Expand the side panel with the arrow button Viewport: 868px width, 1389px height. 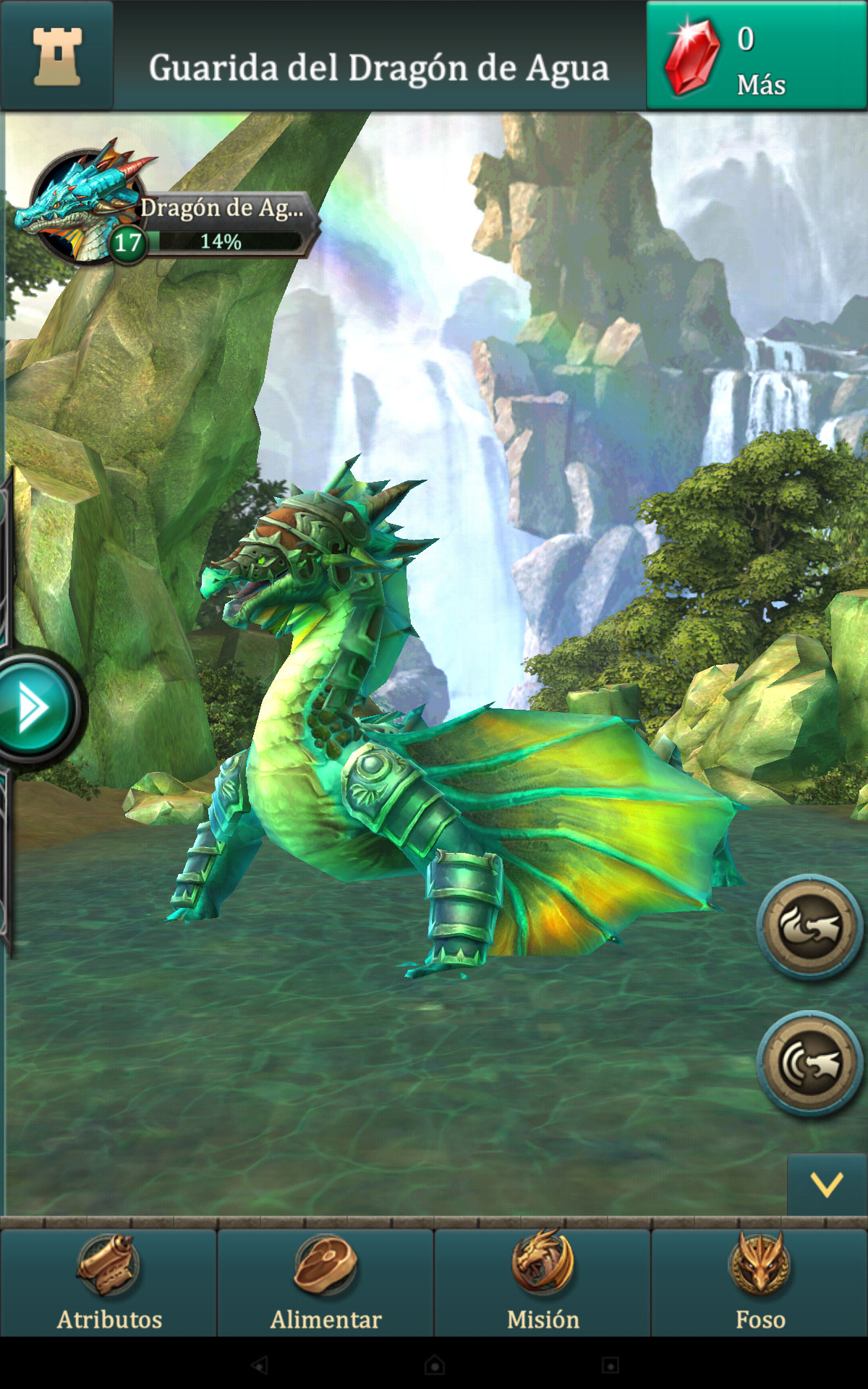tap(34, 708)
